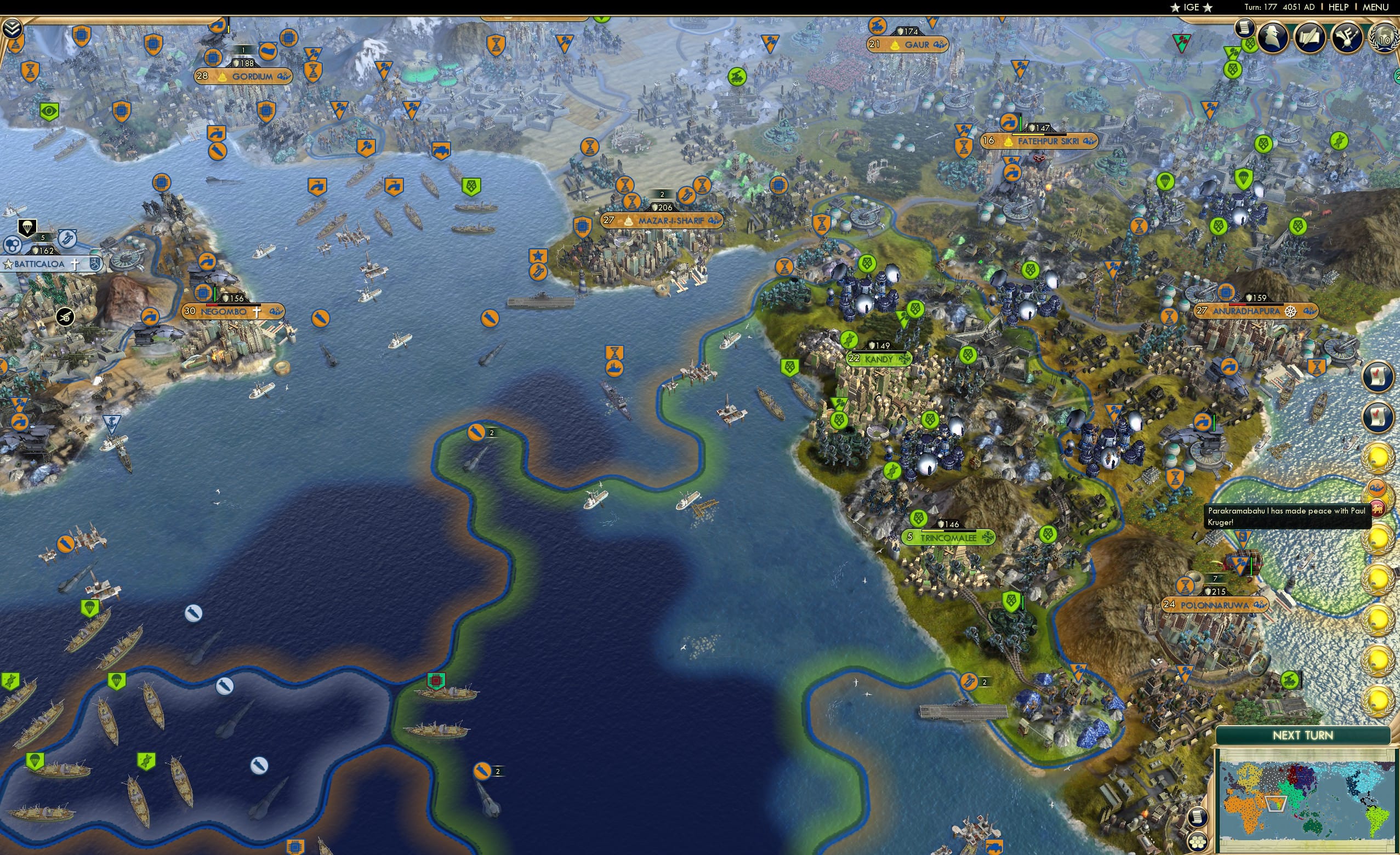Click the round icon at the bottom right corner
The image size is (1400, 855).
tap(1198, 840)
